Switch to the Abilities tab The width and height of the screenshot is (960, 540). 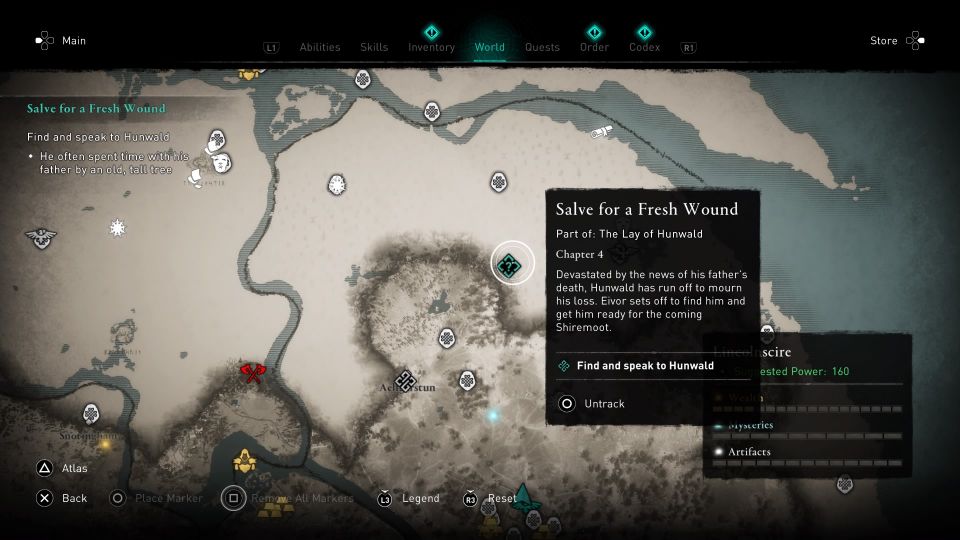tap(319, 47)
